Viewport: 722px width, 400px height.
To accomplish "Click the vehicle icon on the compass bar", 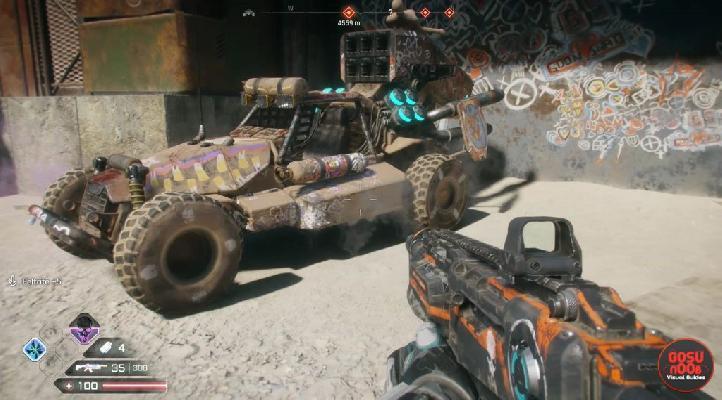I will 250,12.
